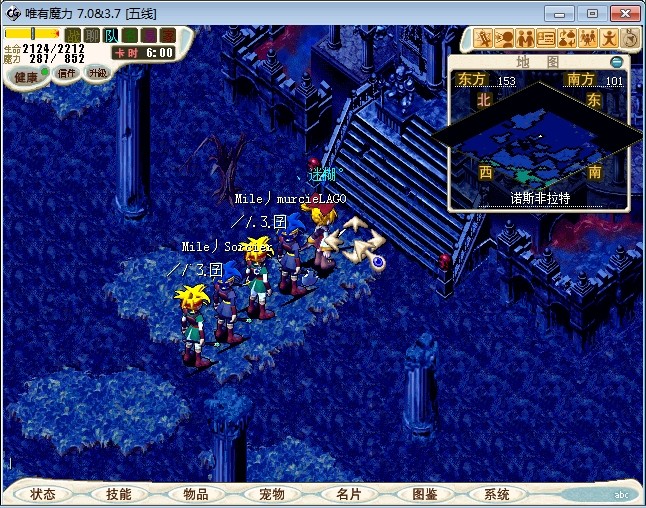This screenshot has height=508, width=646.
Task: Click the name card exchange icon
Action: coord(546,39)
